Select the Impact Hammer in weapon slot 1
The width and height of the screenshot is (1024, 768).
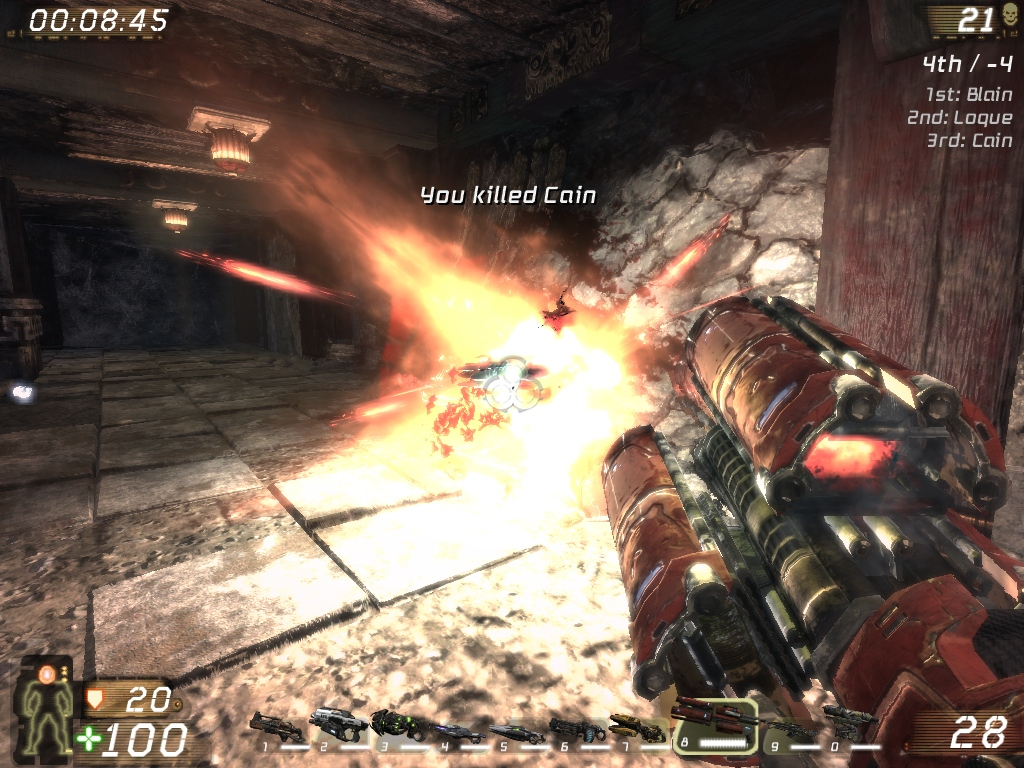click(277, 725)
